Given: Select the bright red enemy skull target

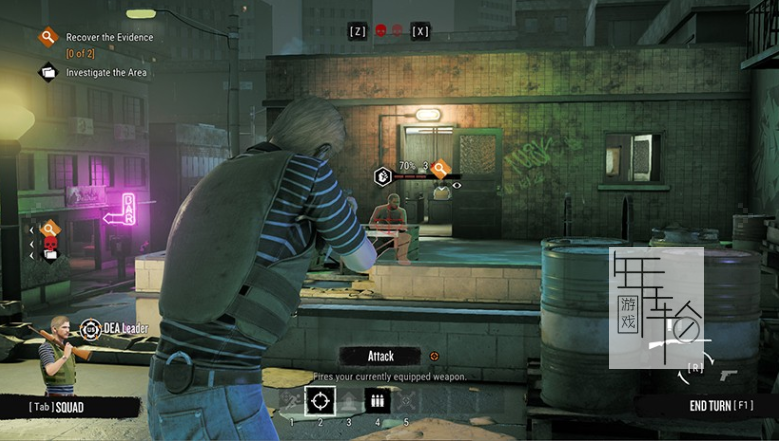Looking at the screenshot, I should click(x=381, y=31).
